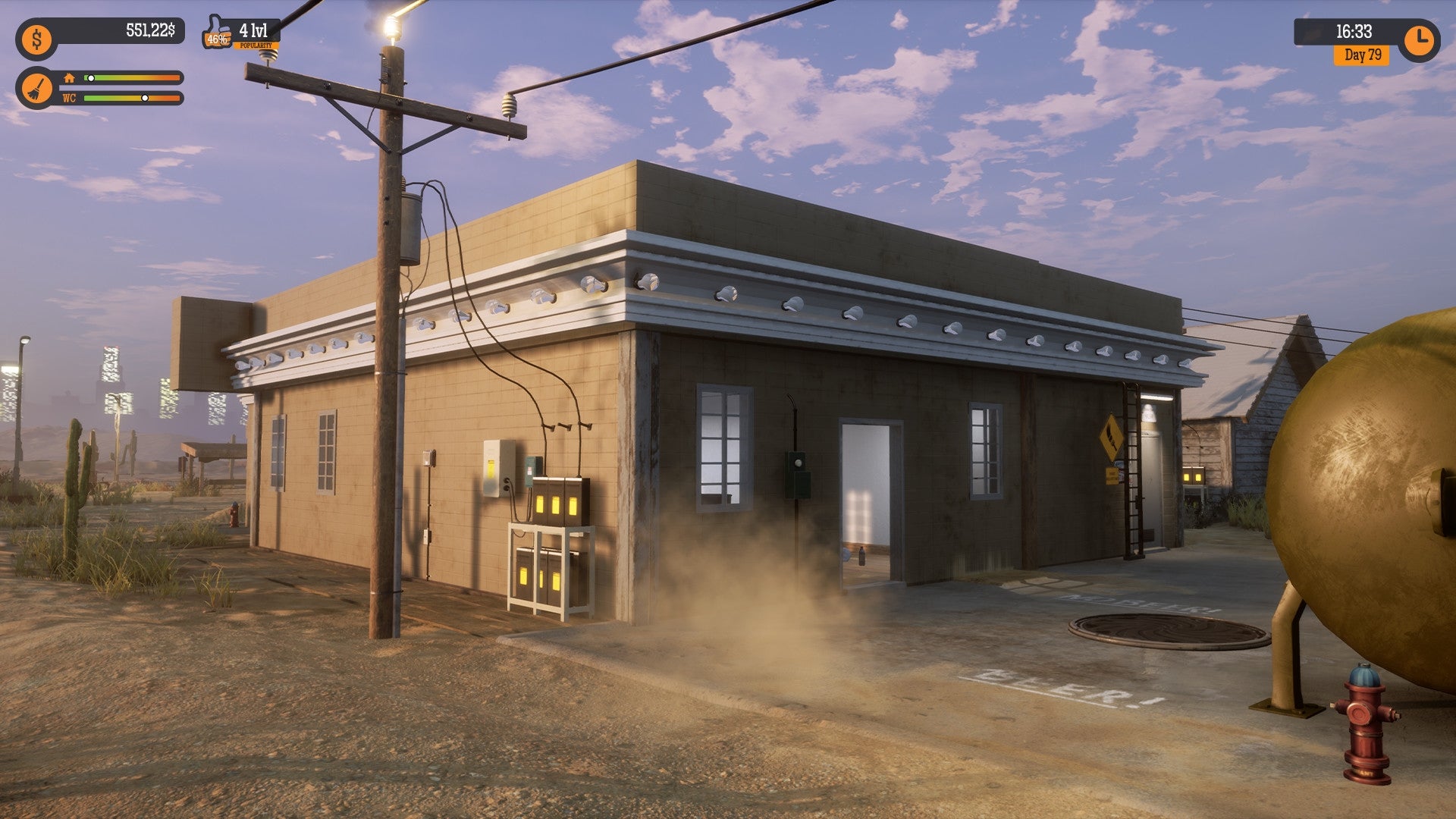Image resolution: width=1456 pixels, height=819 pixels.
Task: Click the house icon on the cleanliness bar
Action: [x=70, y=77]
